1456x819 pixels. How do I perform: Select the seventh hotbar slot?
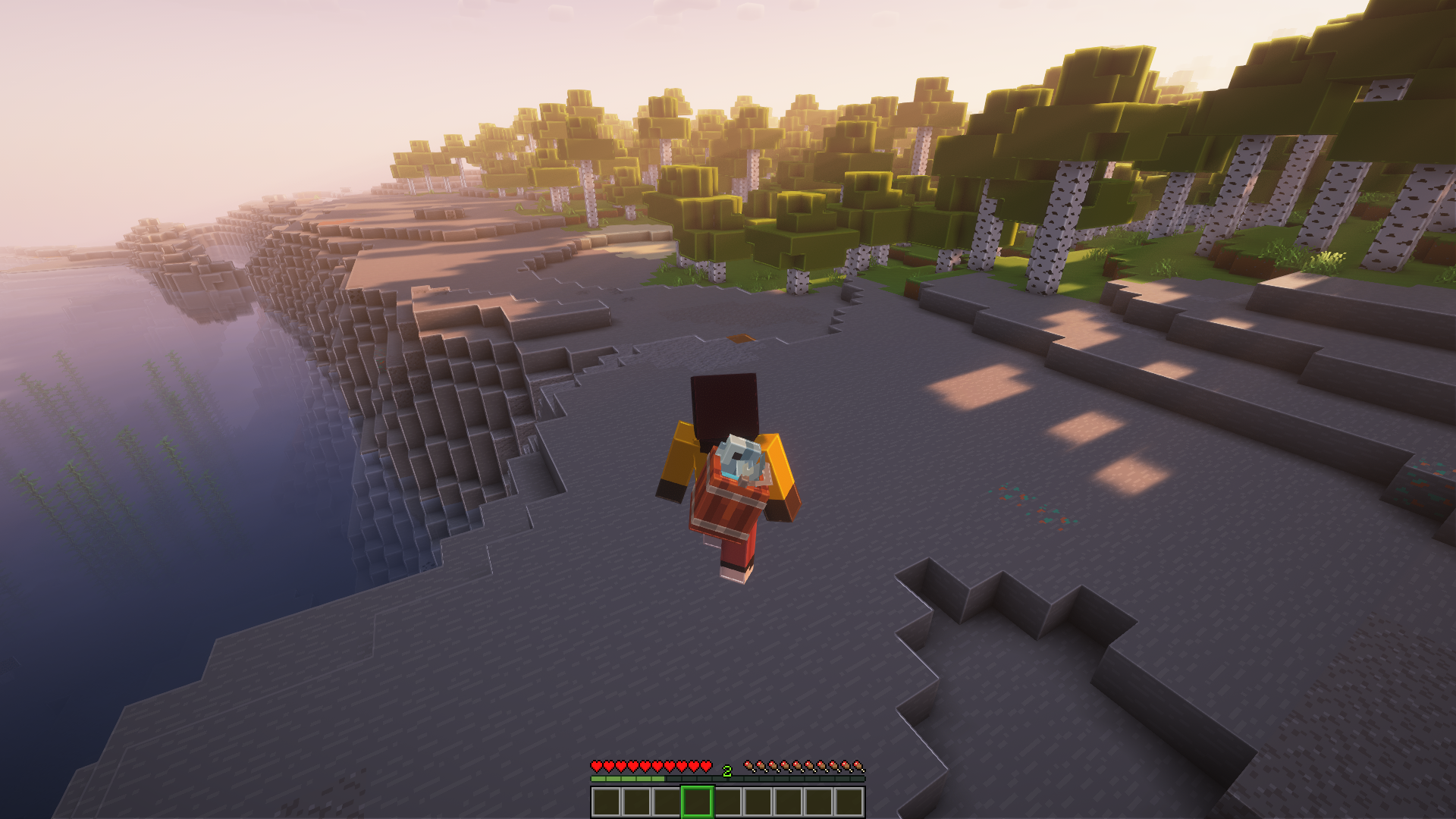click(789, 802)
